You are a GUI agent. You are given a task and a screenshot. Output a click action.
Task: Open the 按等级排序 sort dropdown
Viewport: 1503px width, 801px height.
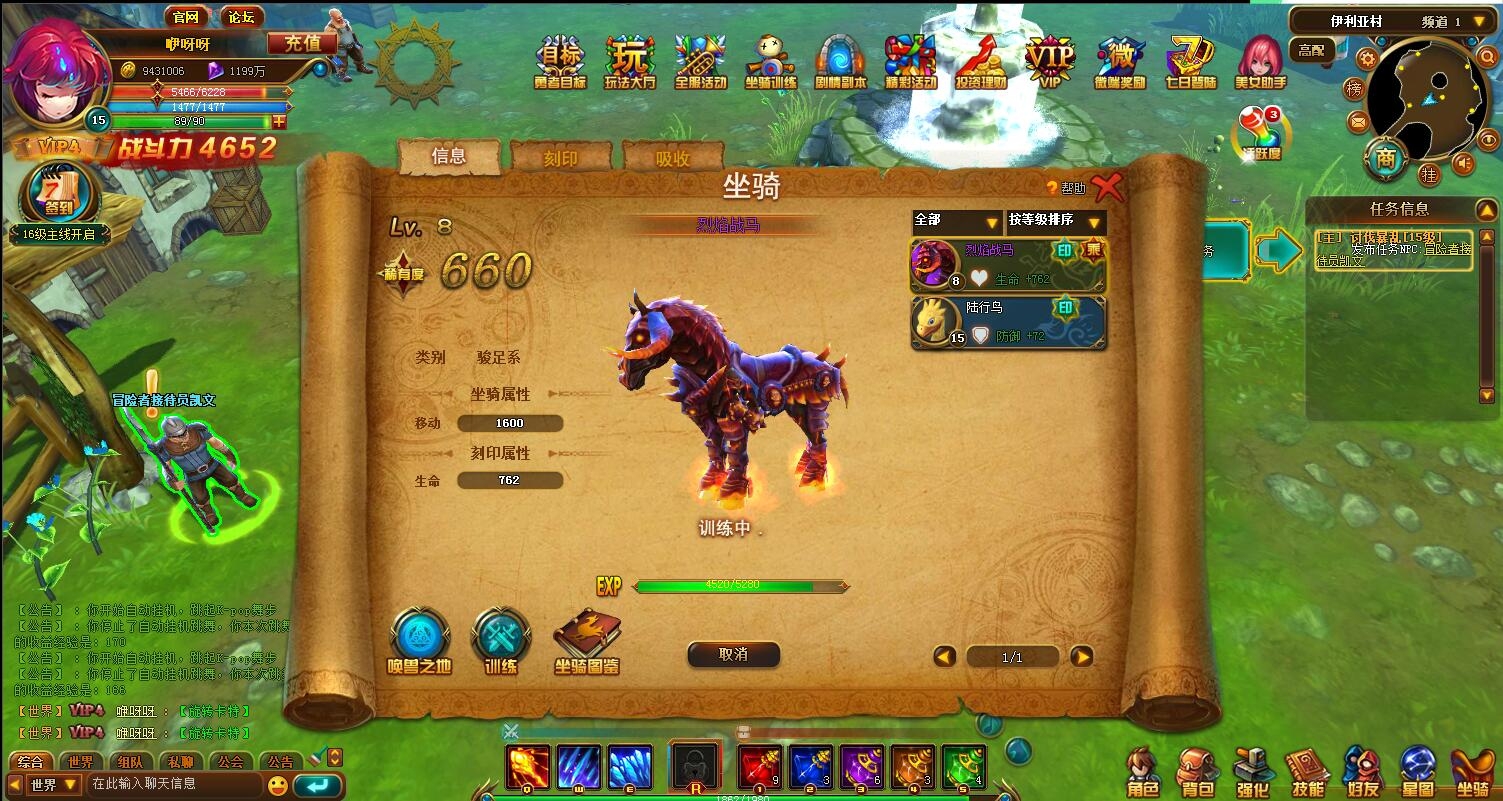[x=1055, y=222]
